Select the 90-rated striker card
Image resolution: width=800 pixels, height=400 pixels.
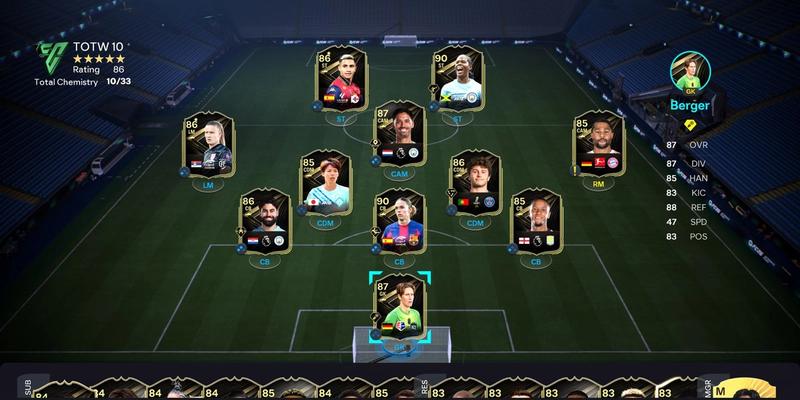coord(457,80)
